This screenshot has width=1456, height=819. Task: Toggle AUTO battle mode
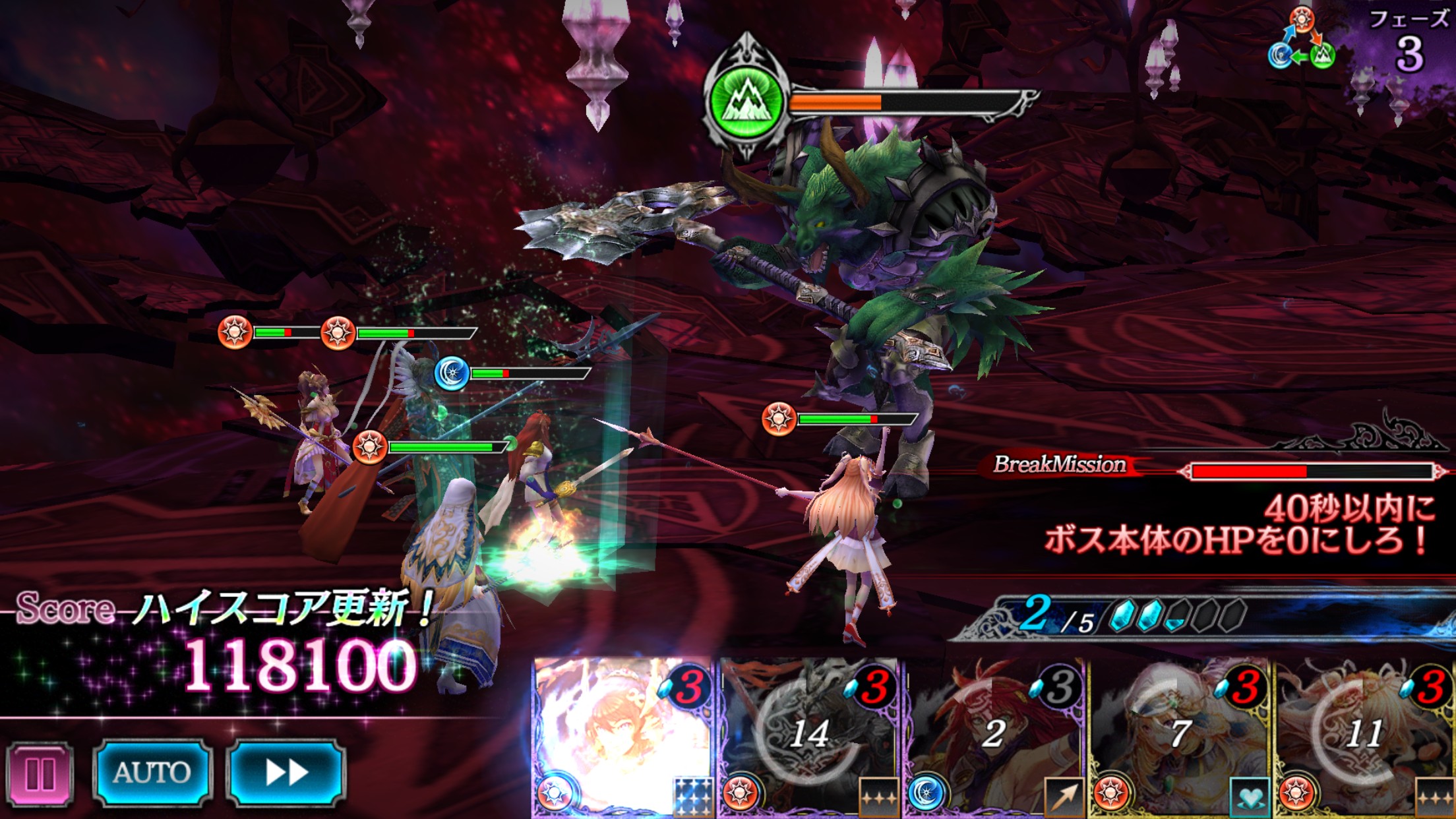pyautogui.click(x=152, y=773)
